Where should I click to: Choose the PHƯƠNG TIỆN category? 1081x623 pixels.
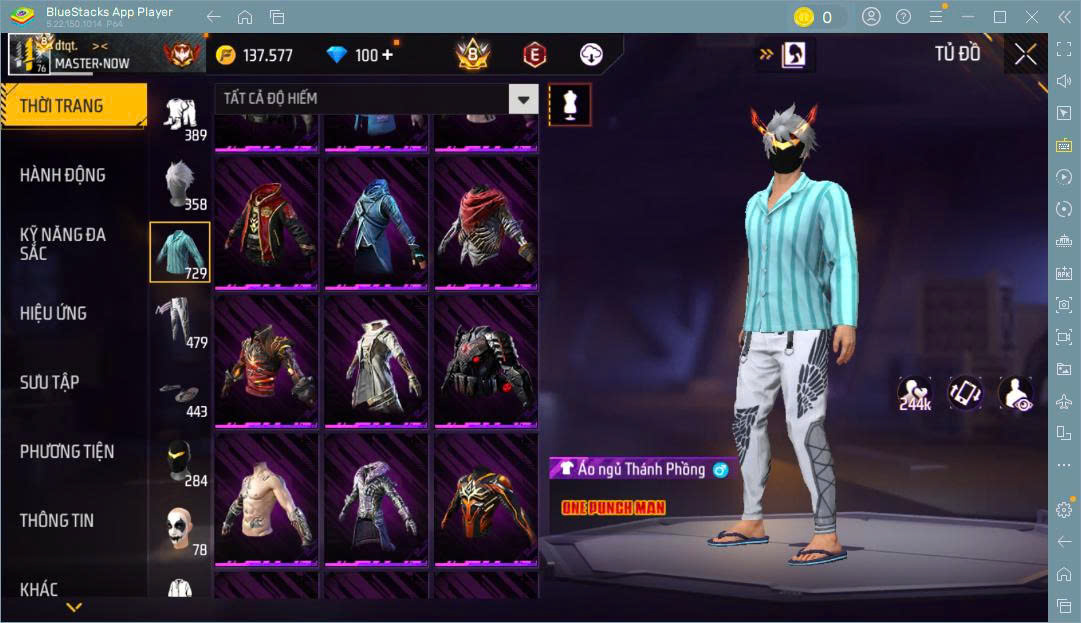pos(67,451)
